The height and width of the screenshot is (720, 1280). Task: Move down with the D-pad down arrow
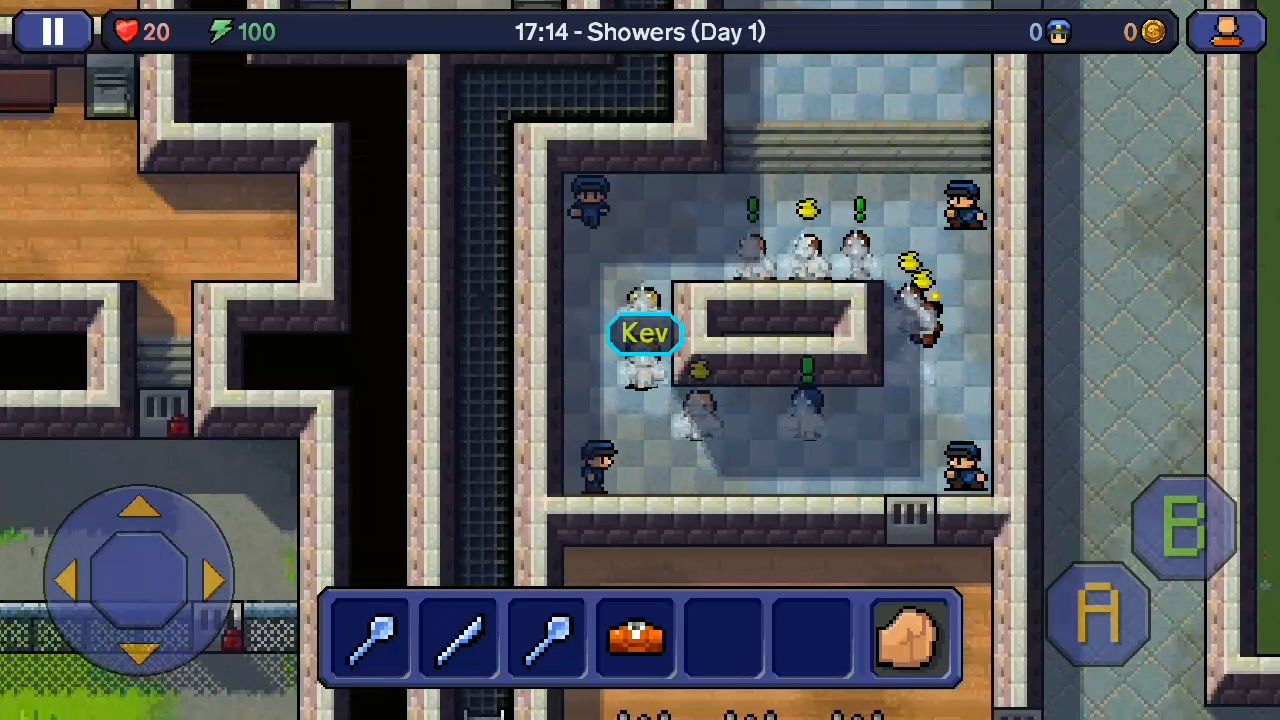(x=139, y=653)
